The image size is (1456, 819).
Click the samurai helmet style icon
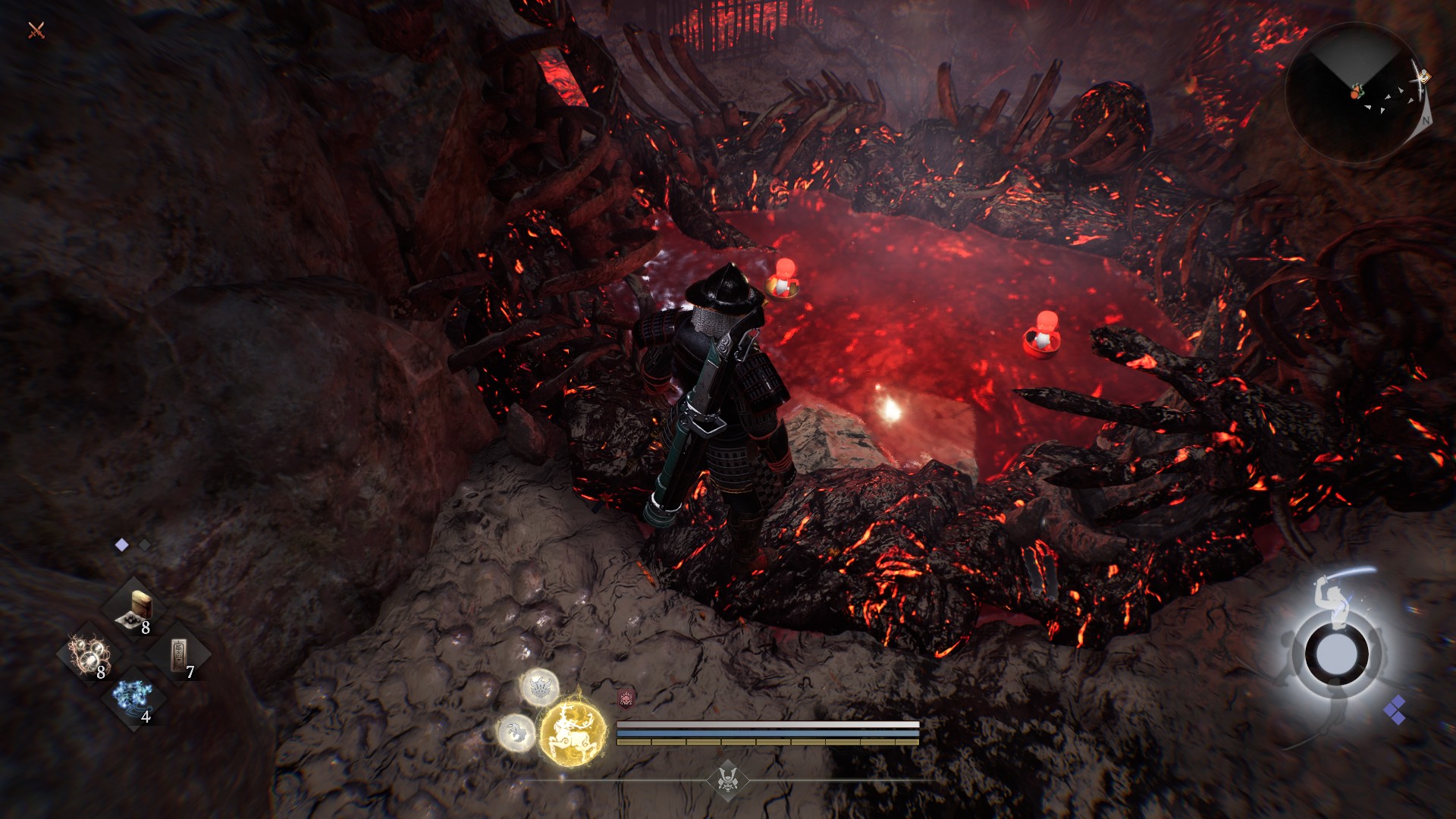coord(728,780)
